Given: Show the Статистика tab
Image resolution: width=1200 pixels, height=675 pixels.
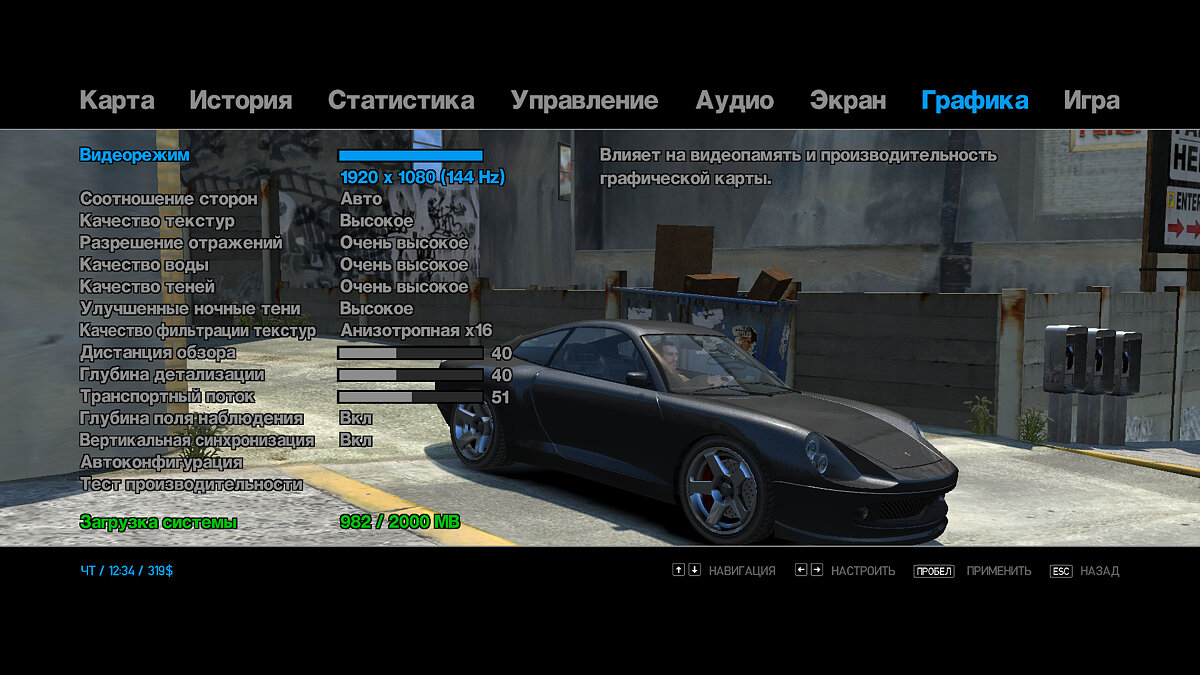Looking at the screenshot, I should 401,100.
